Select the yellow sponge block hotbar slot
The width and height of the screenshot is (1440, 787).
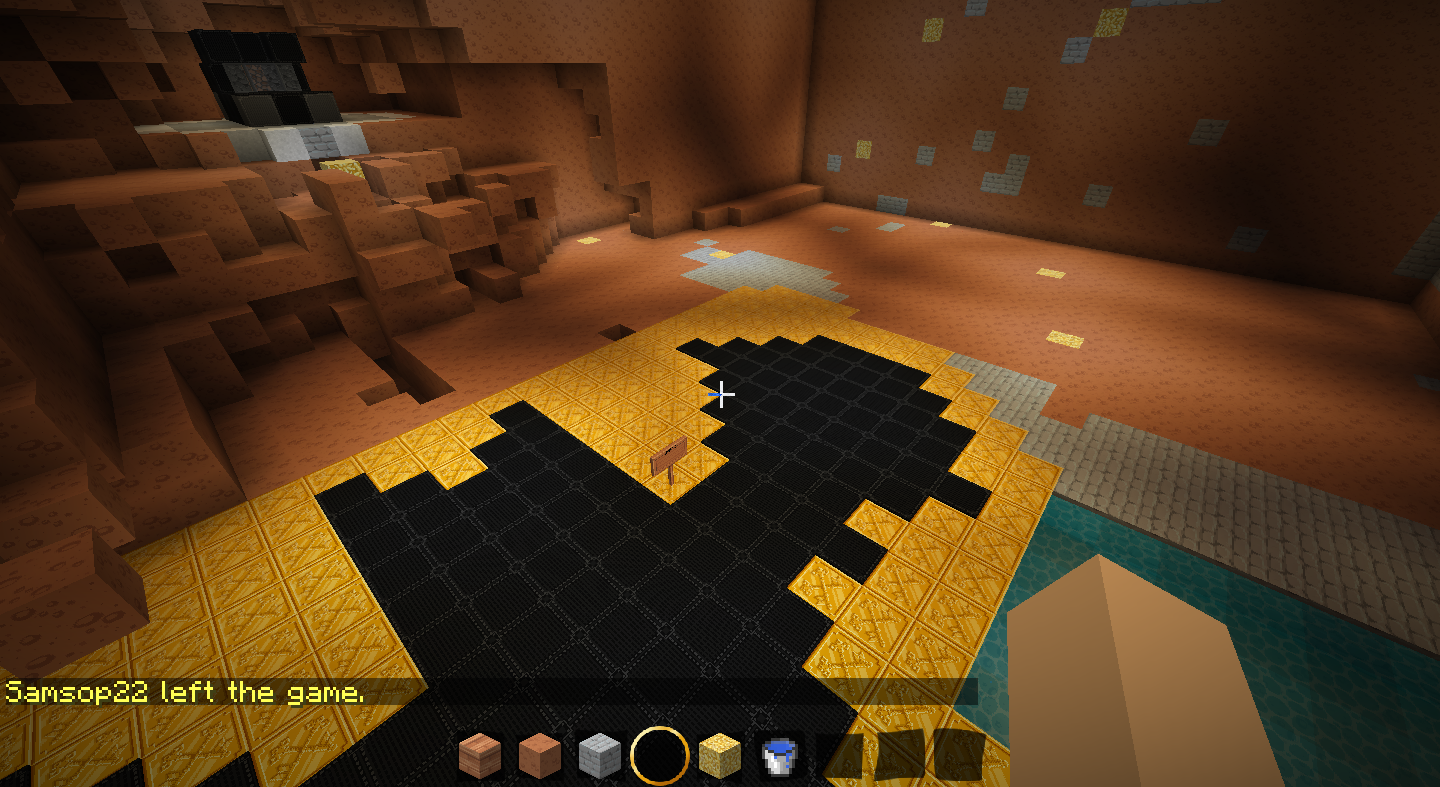point(720,756)
